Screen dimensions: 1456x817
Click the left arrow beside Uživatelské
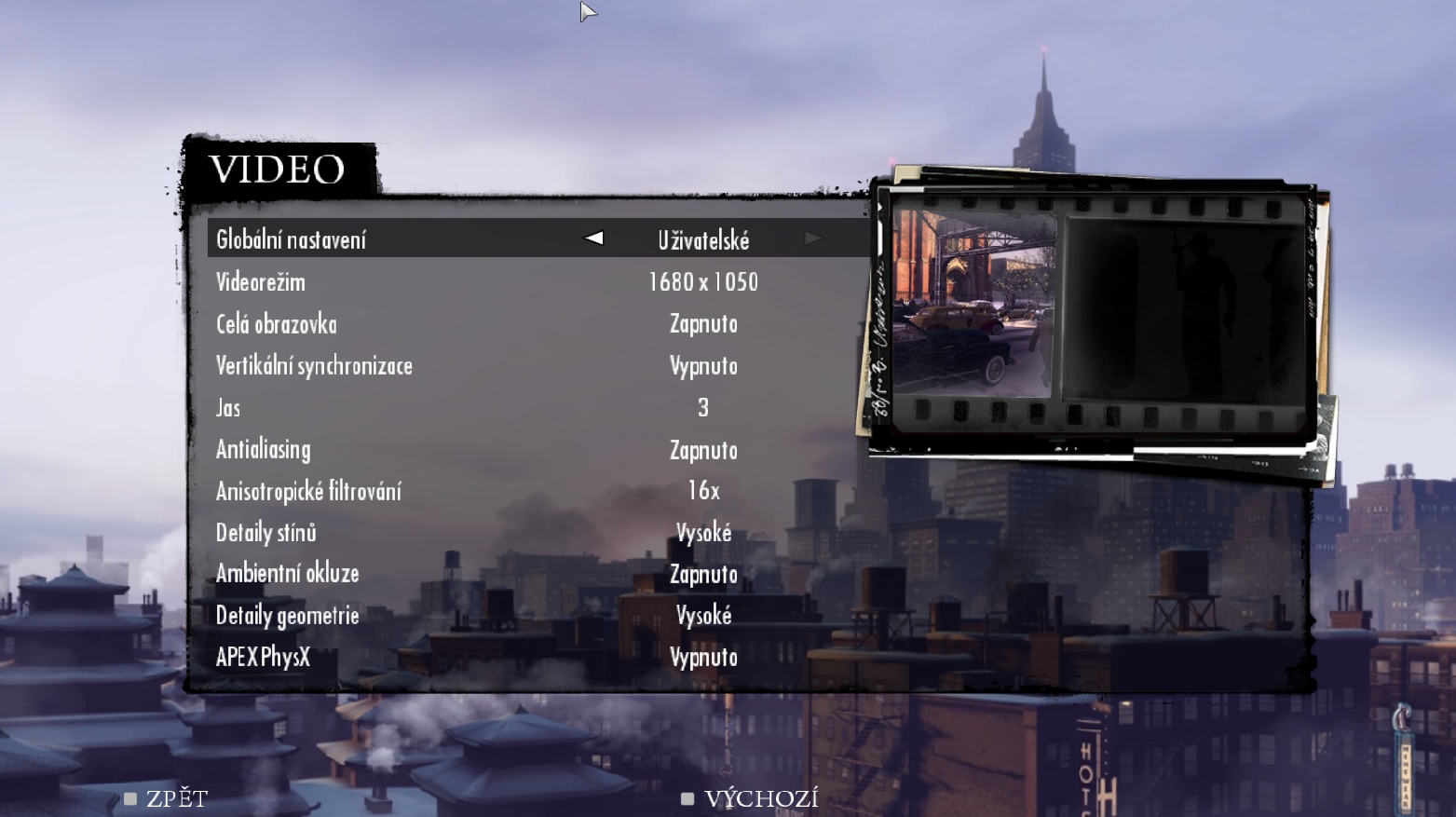click(593, 238)
